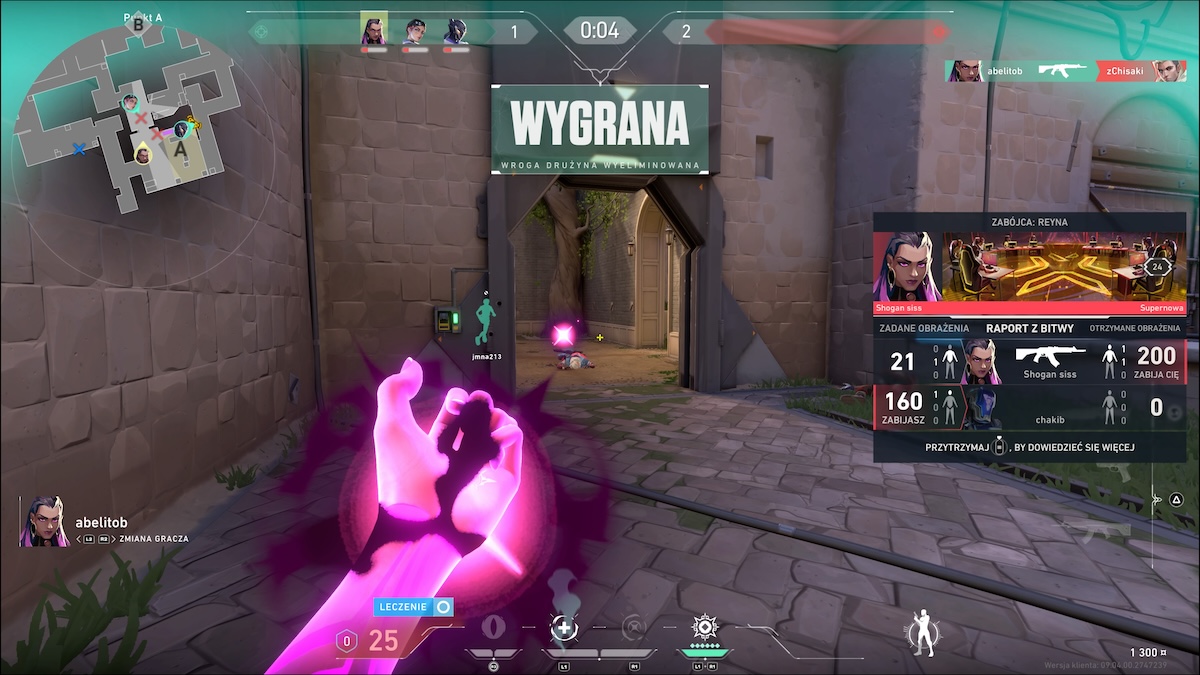Select the dark-helmeted agent portrait in top bar
Image resolution: width=1200 pixels, height=675 pixels.
click(455, 31)
